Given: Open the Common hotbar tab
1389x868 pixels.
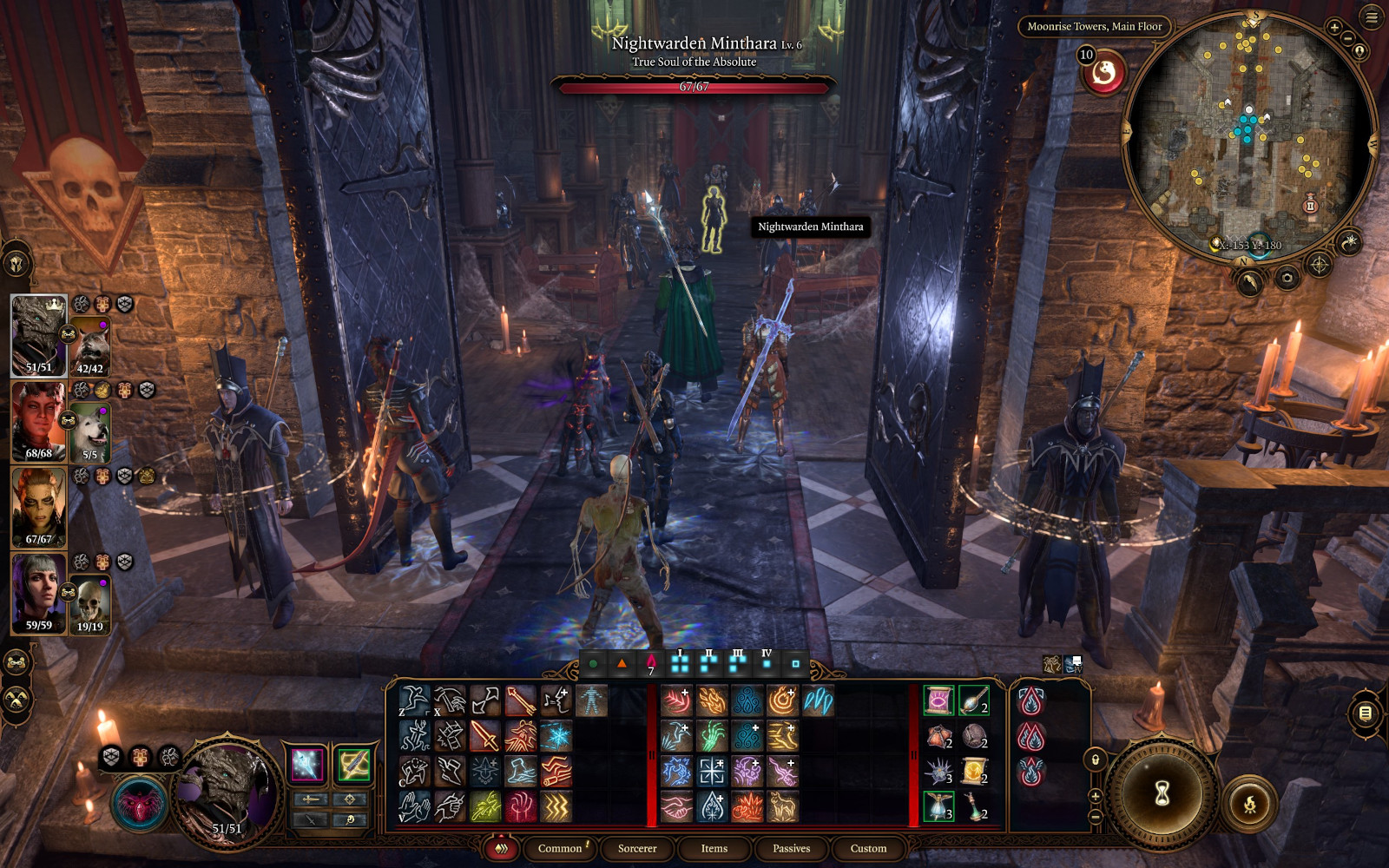Looking at the screenshot, I should click(560, 848).
